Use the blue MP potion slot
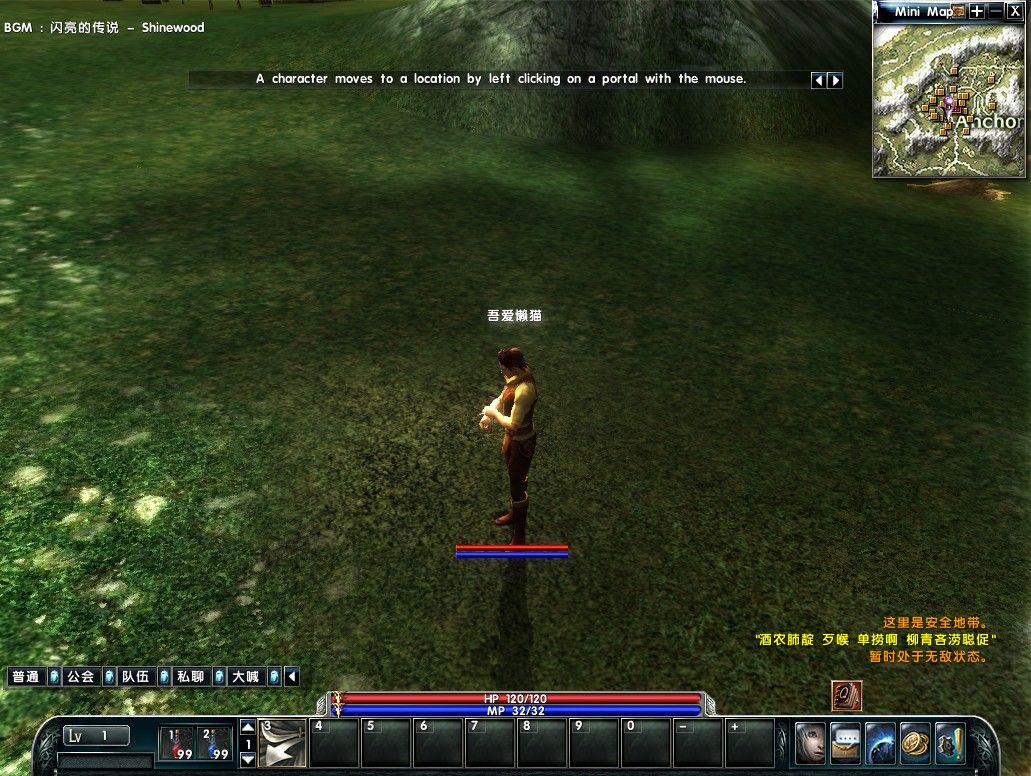Viewport: 1031px width, 776px height. click(215, 743)
